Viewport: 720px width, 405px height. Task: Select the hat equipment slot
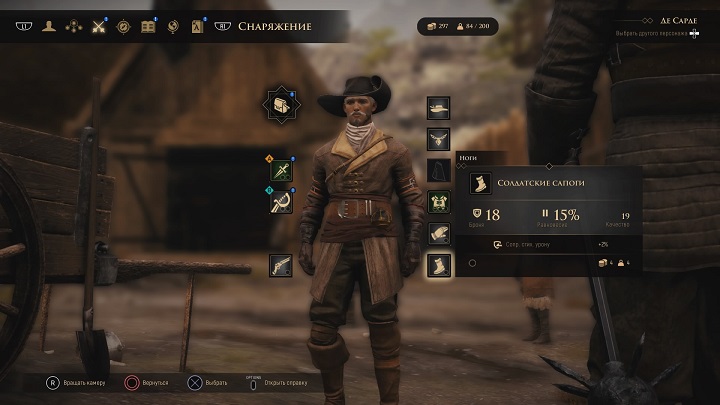438,108
